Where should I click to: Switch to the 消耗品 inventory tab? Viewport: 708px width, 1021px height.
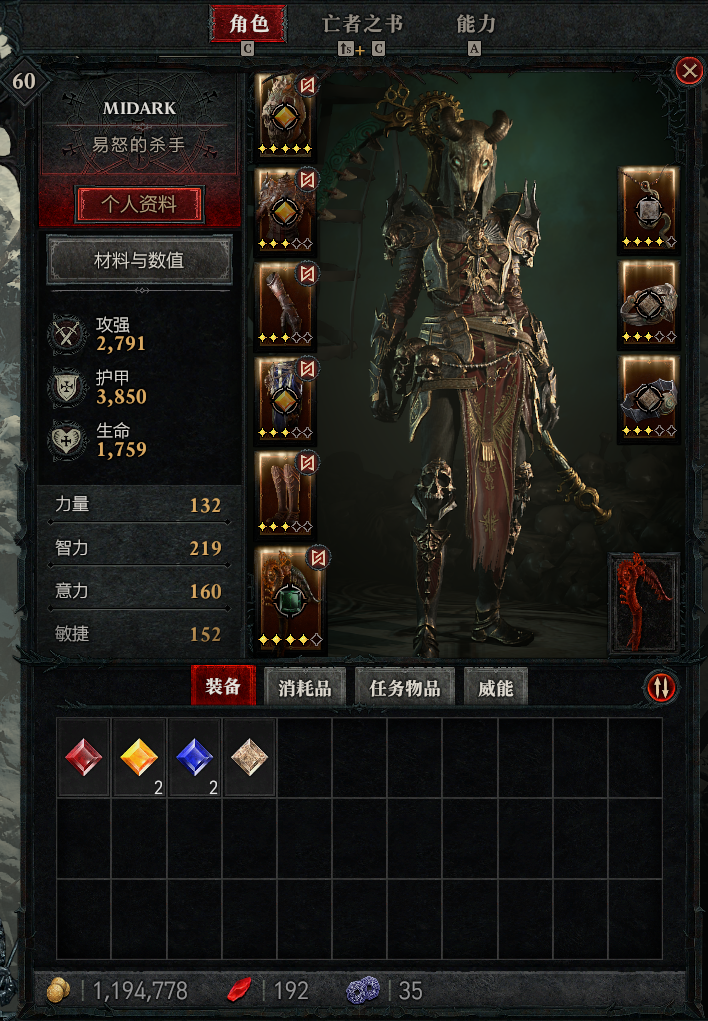tap(304, 687)
